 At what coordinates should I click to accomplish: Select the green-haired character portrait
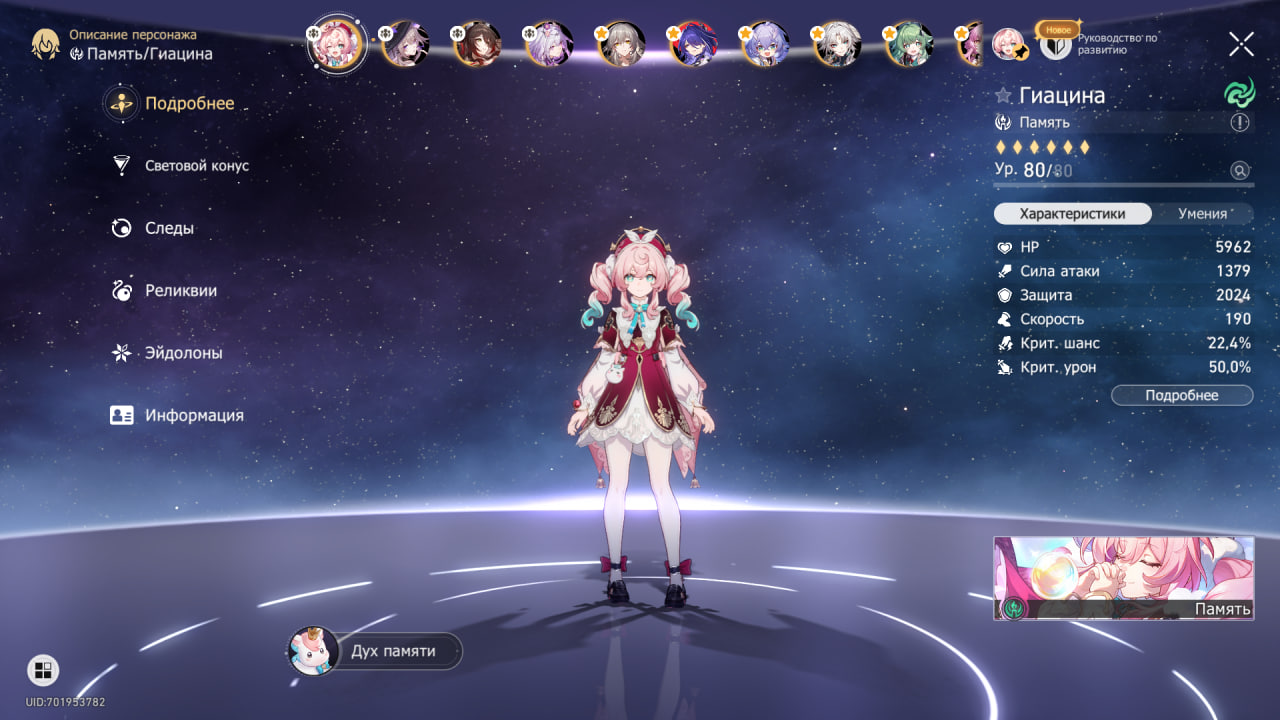(909, 44)
